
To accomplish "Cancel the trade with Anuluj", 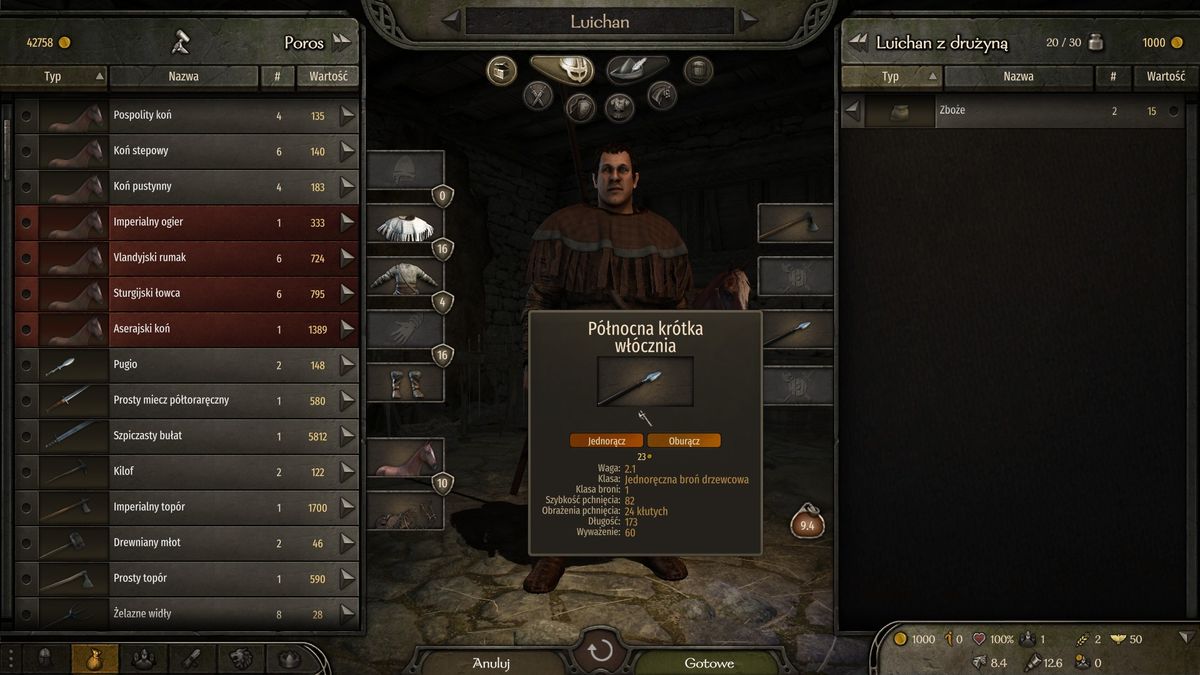I will click(x=491, y=662).
